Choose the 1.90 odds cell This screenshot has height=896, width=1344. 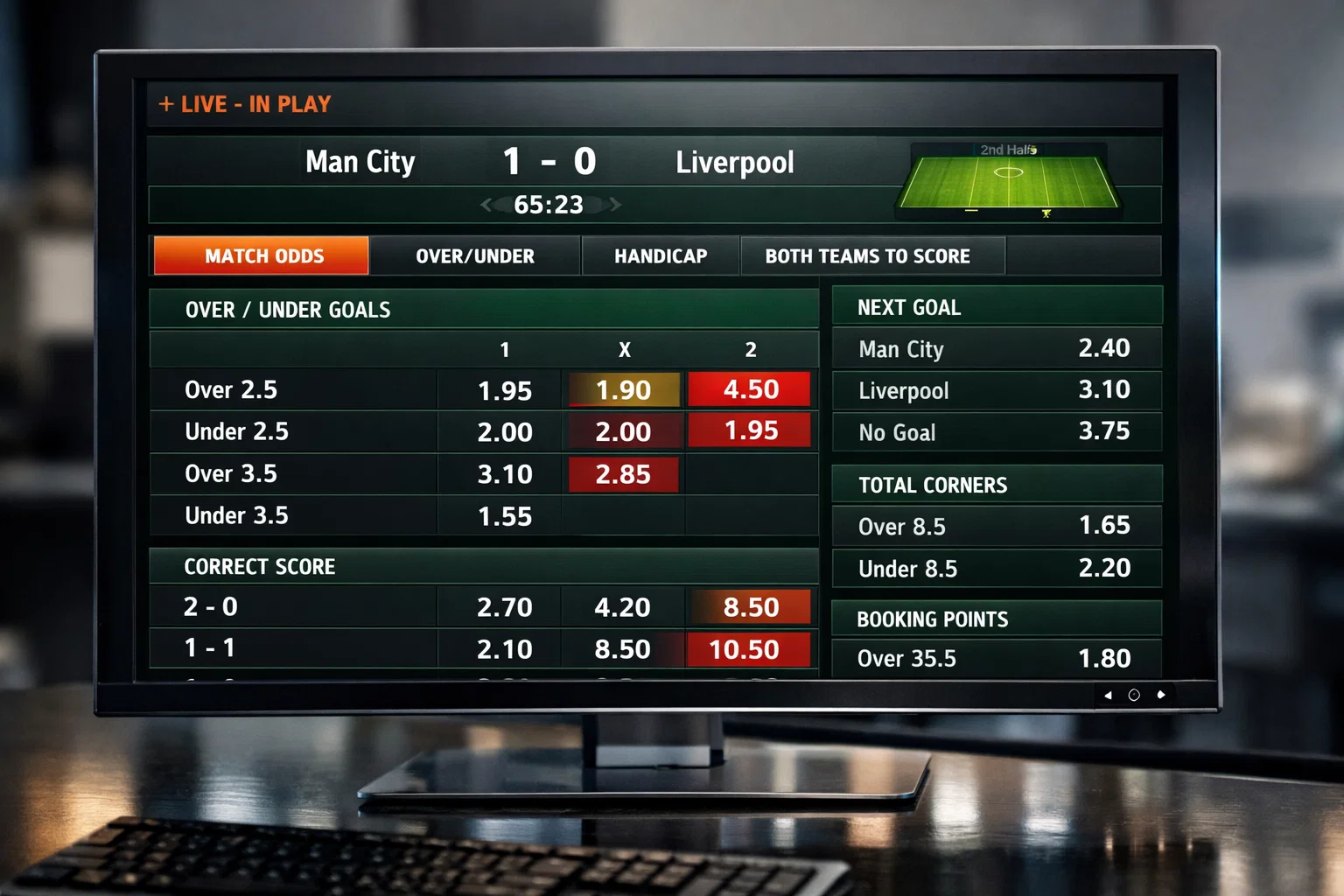point(624,390)
